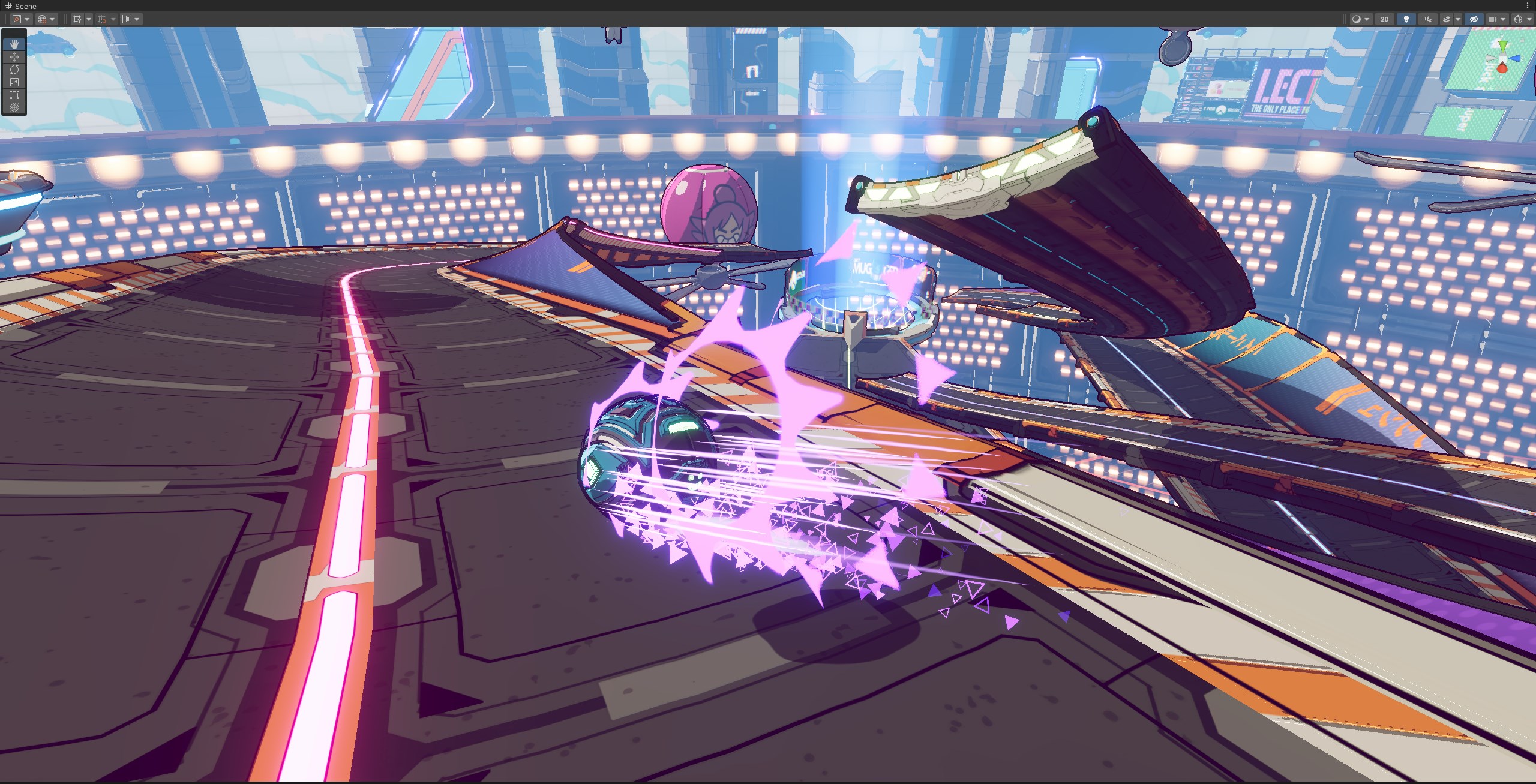1536x784 pixels.
Task: Activate the Move tool
Action: coord(14,56)
